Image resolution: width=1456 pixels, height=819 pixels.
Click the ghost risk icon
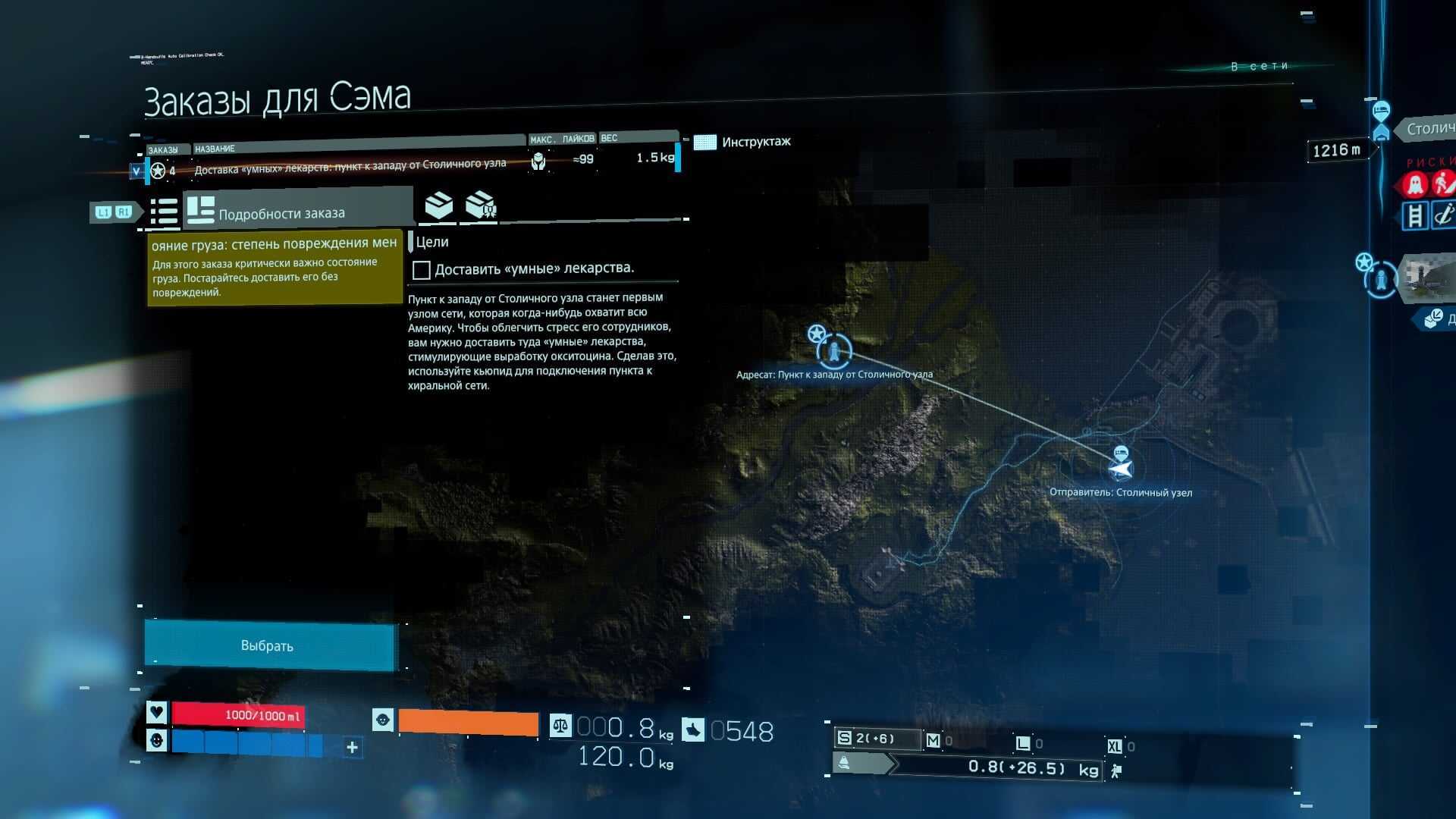point(1414,184)
